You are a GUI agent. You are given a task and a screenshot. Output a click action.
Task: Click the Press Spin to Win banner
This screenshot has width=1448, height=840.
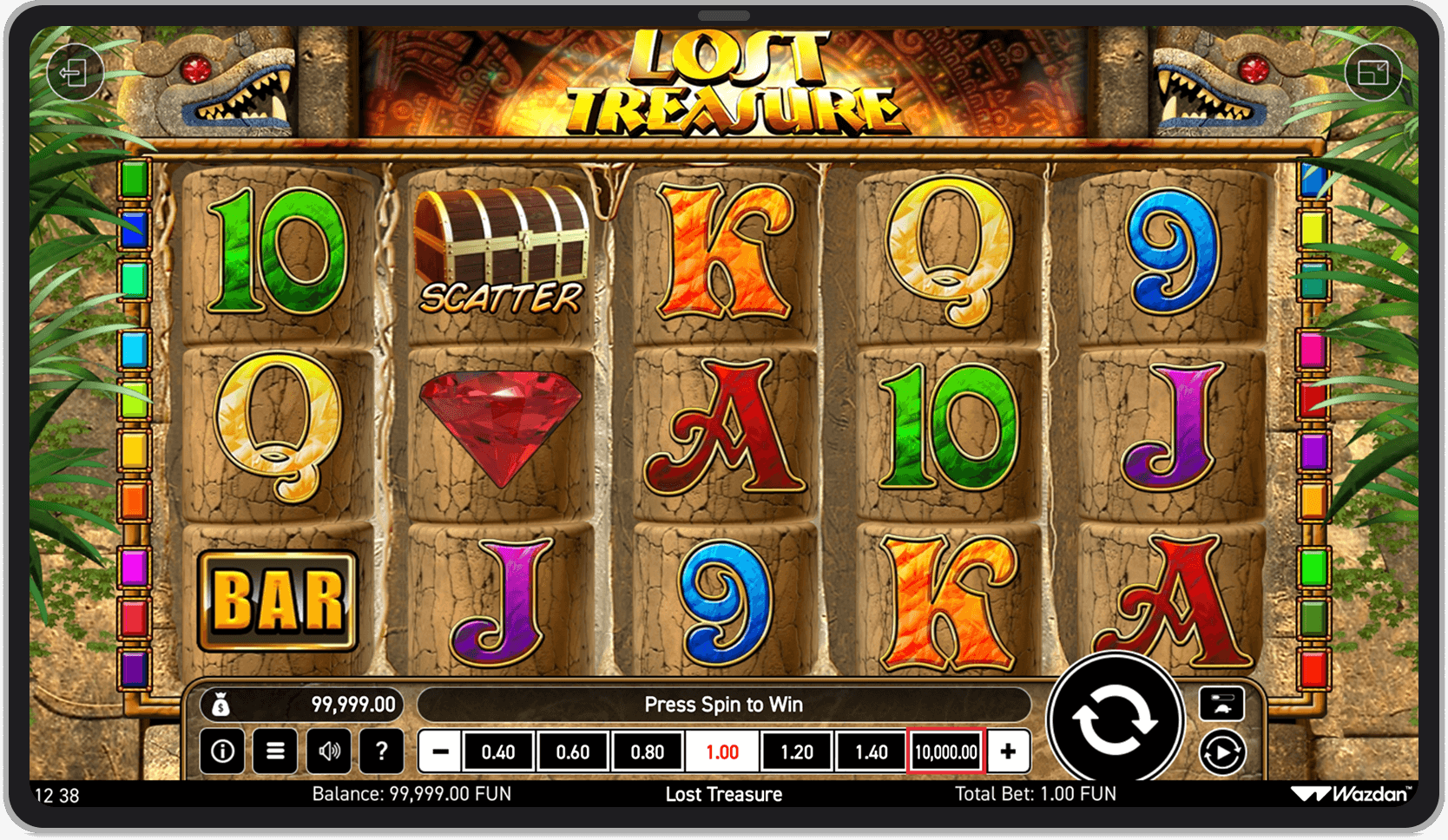725,705
